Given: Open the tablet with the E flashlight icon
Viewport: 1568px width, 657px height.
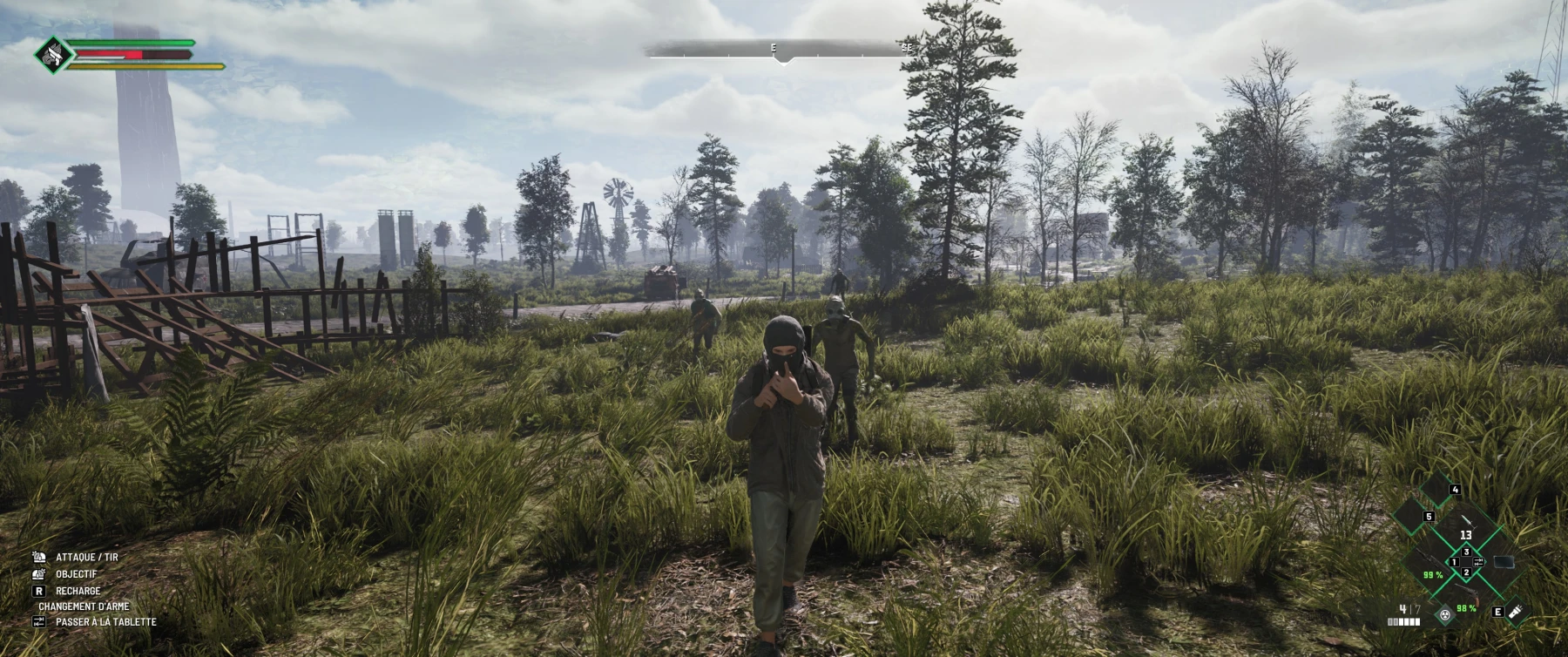Looking at the screenshot, I should tap(1516, 612).
